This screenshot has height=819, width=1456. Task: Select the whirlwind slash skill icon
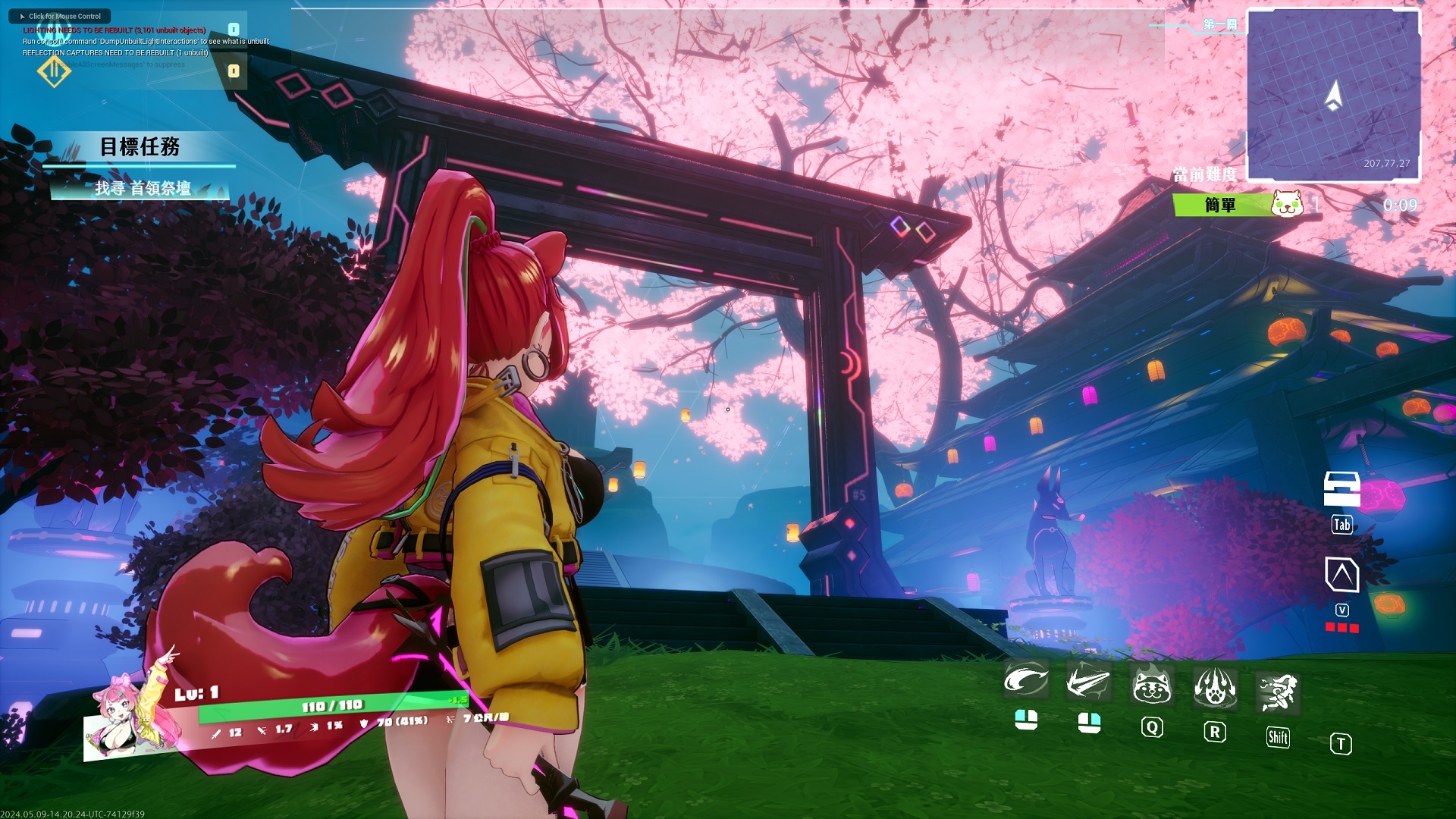1028,680
